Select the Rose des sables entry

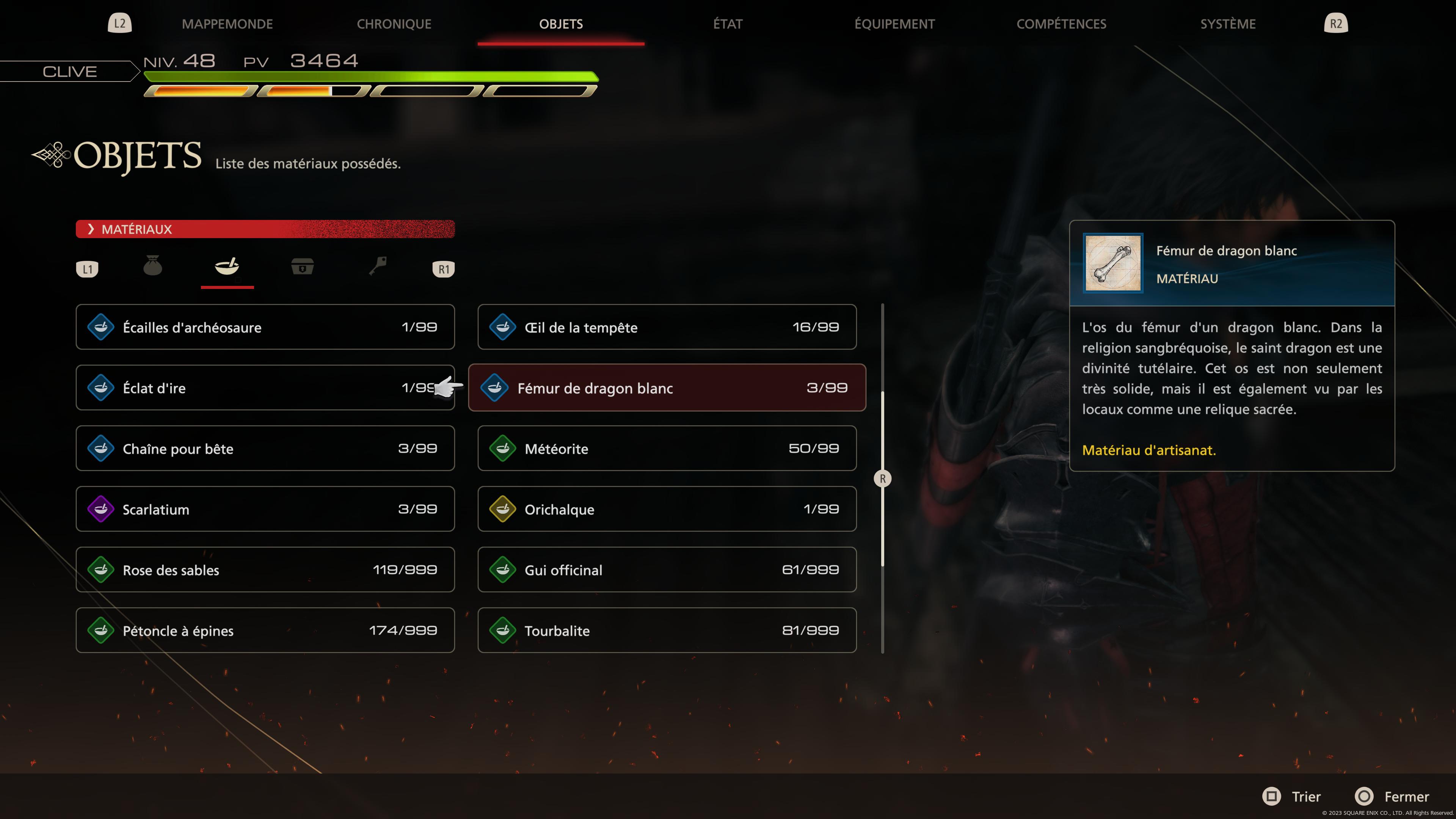click(265, 570)
